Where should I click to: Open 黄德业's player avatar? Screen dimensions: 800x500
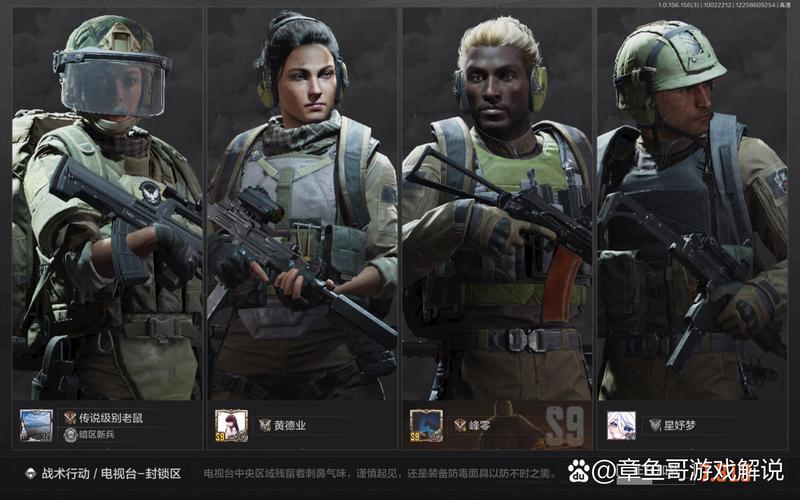[231, 425]
